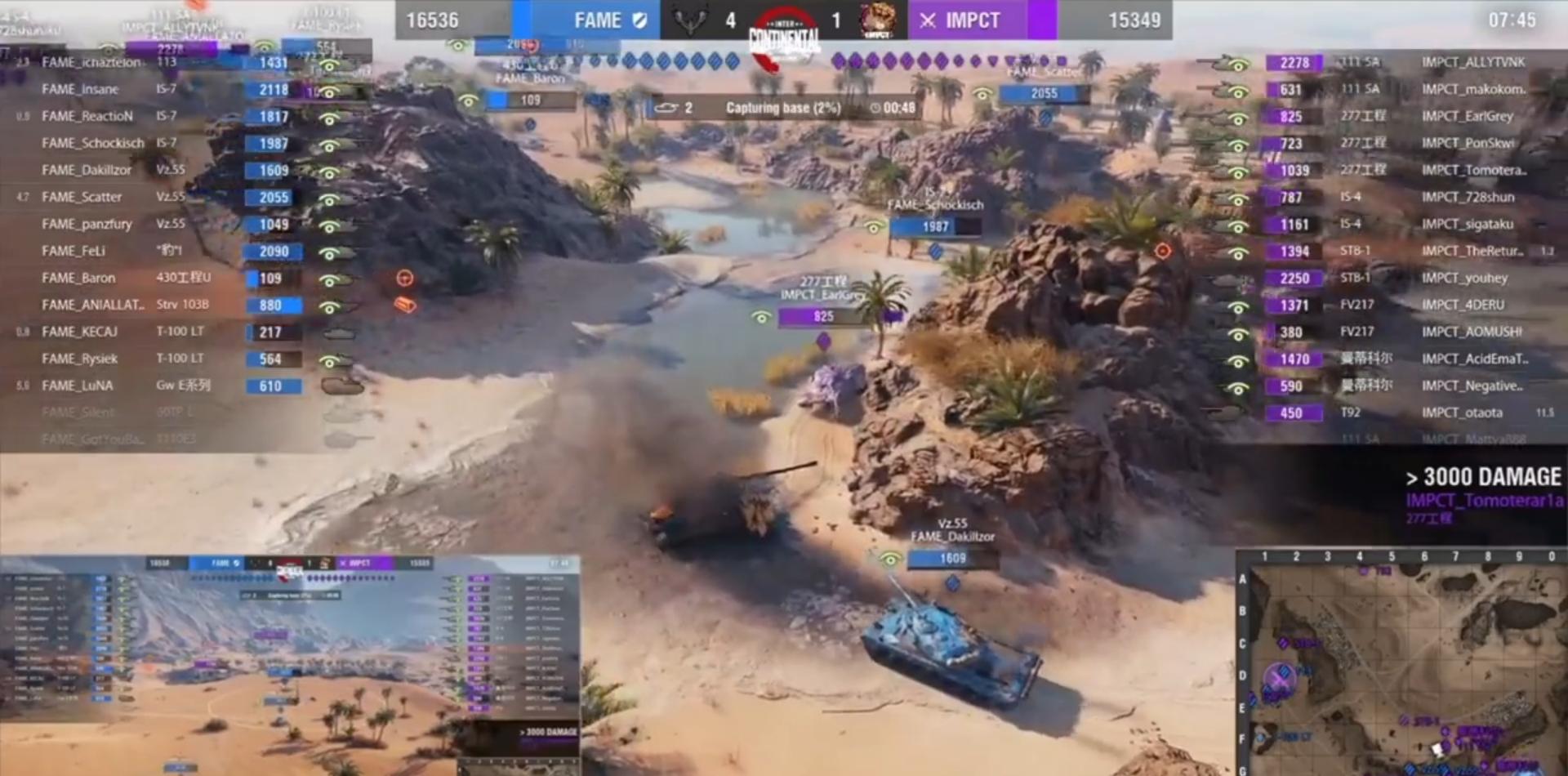Select FAME_KECAJ's T-100 LT row
The height and width of the screenshot is (776, 1568).
pyautogui.click(x=80, y=332)
